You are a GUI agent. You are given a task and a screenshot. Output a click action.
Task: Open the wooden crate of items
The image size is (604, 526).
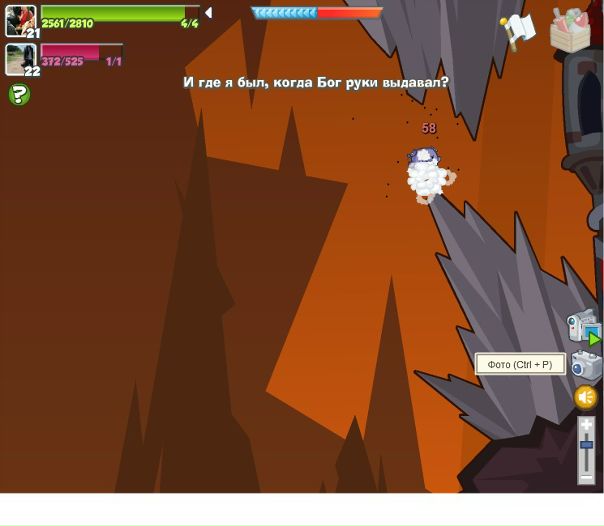tap(570, 31)
